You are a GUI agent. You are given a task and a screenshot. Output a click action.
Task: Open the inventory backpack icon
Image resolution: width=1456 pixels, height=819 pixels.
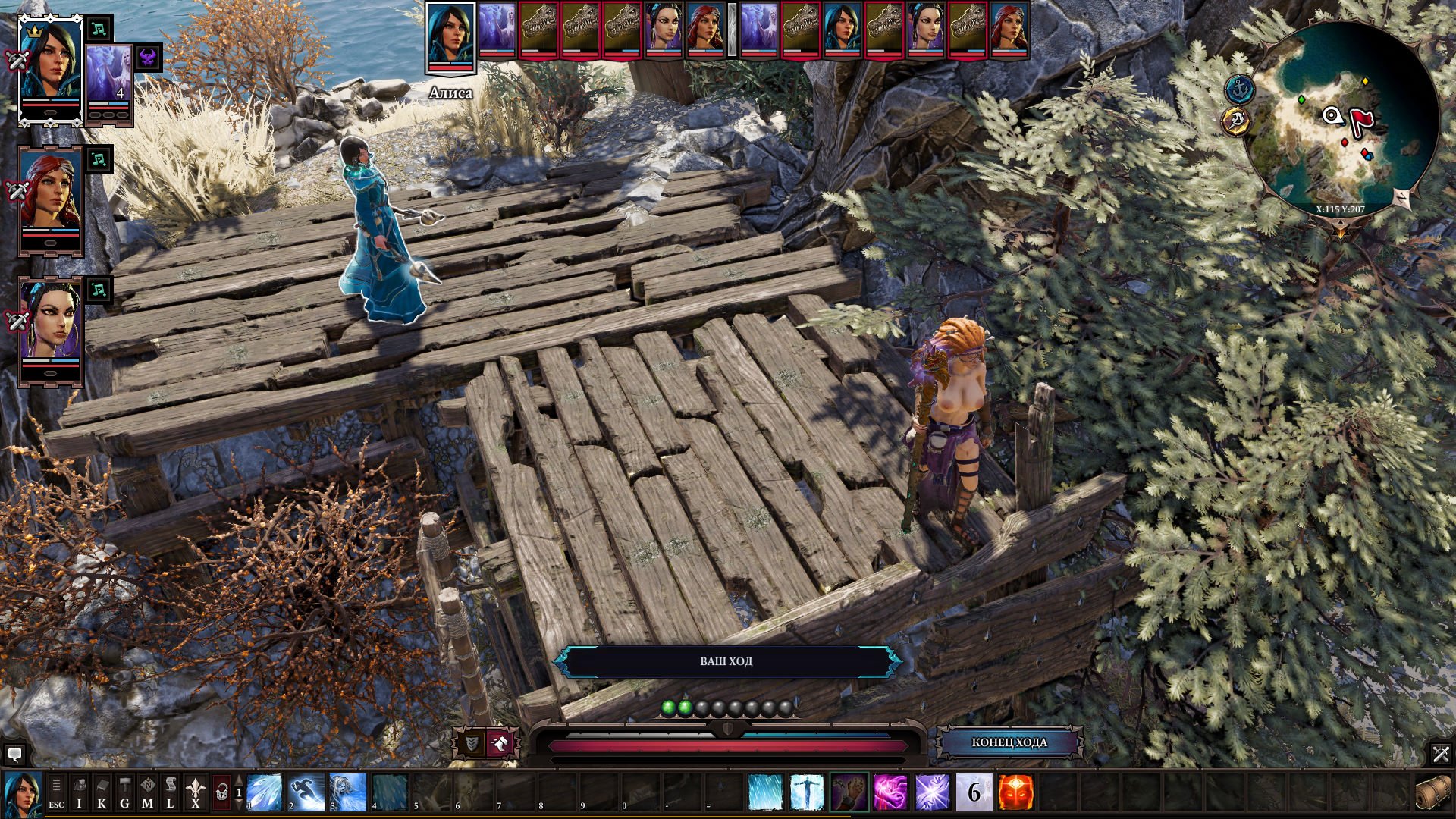coord(79,792)
